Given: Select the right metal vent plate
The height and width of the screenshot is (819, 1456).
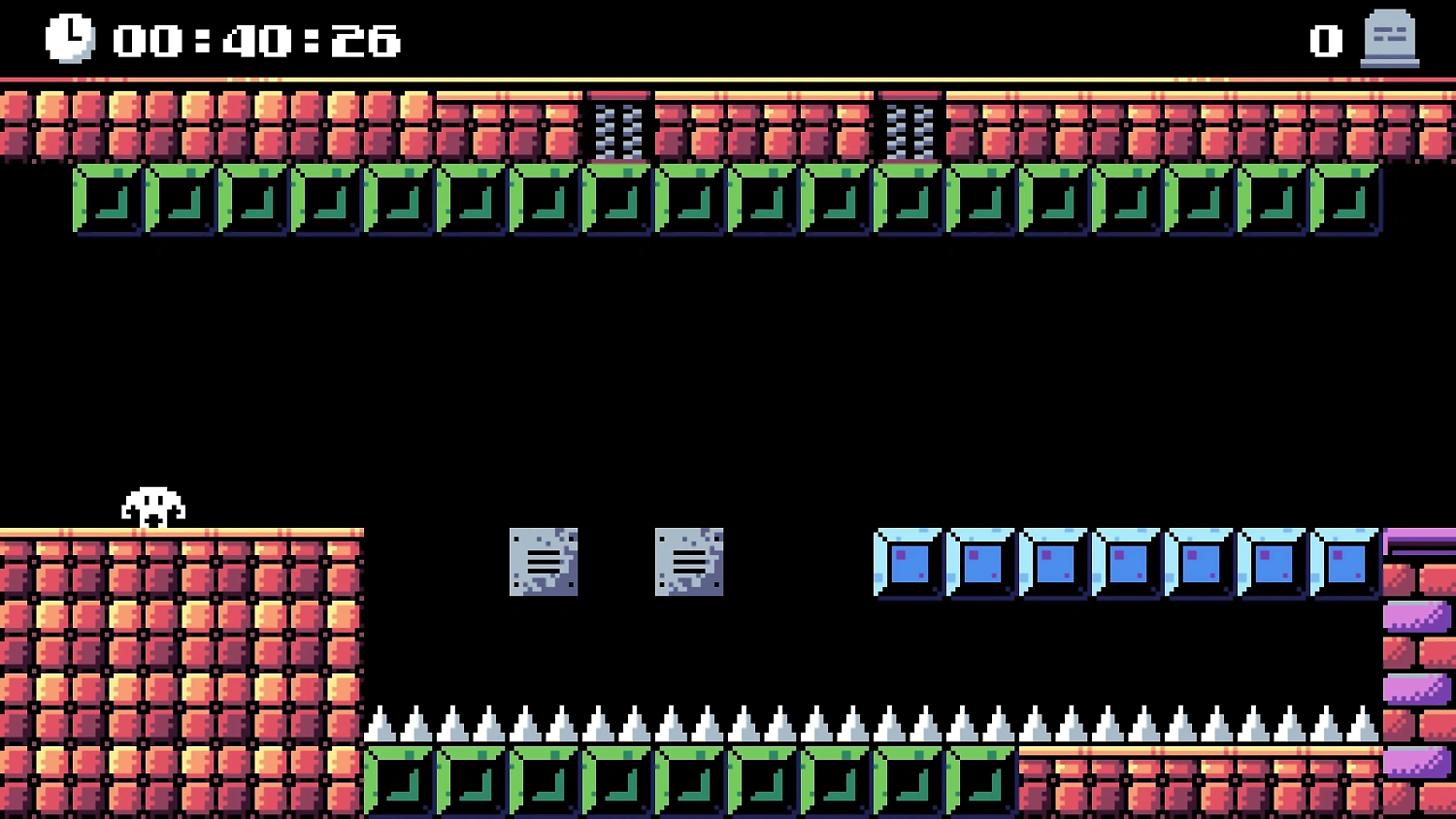Looking at the screenshot, I should (690, 560).
